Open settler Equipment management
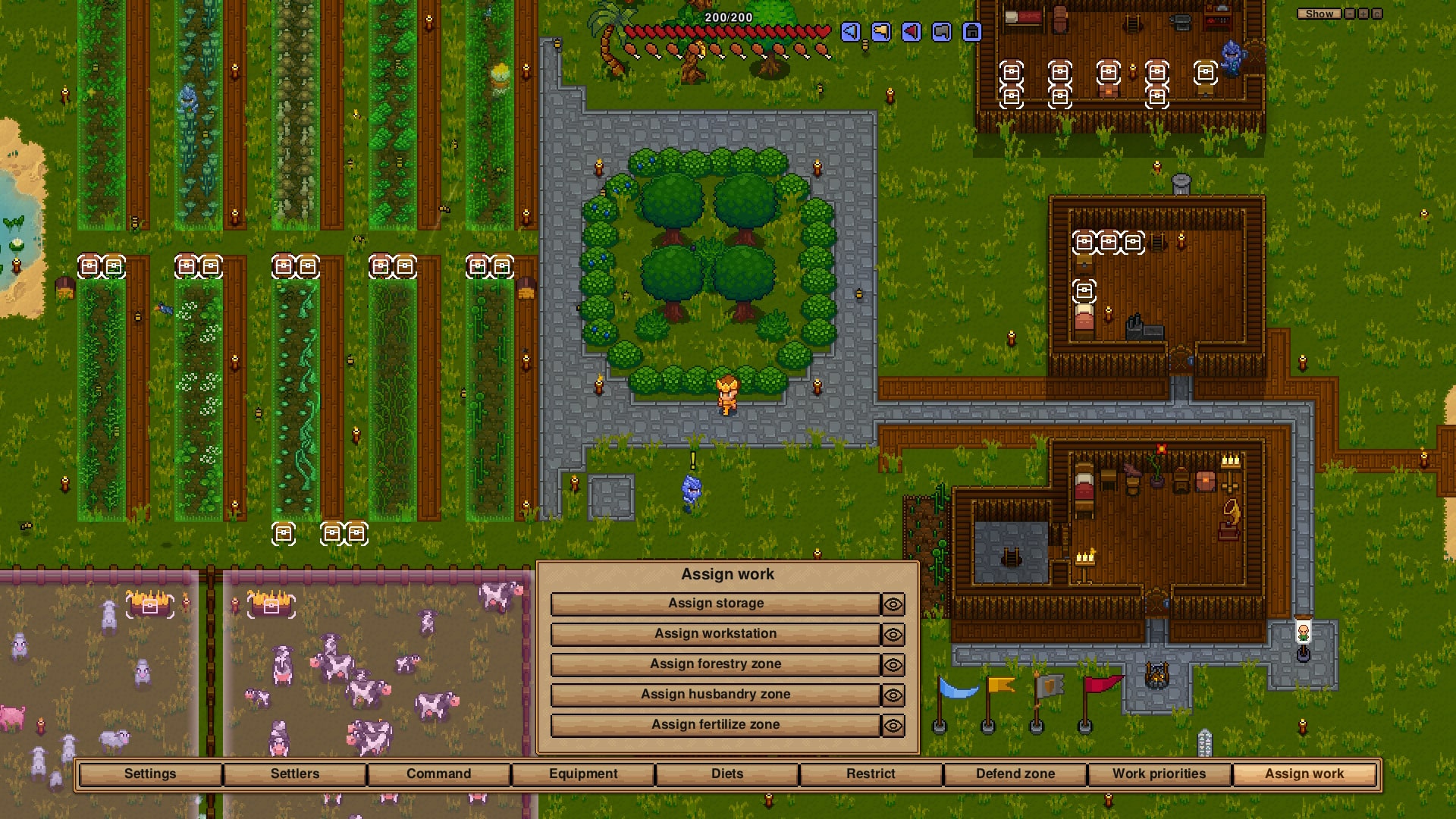Screen dimensions: 1456x819 (583, 773)
